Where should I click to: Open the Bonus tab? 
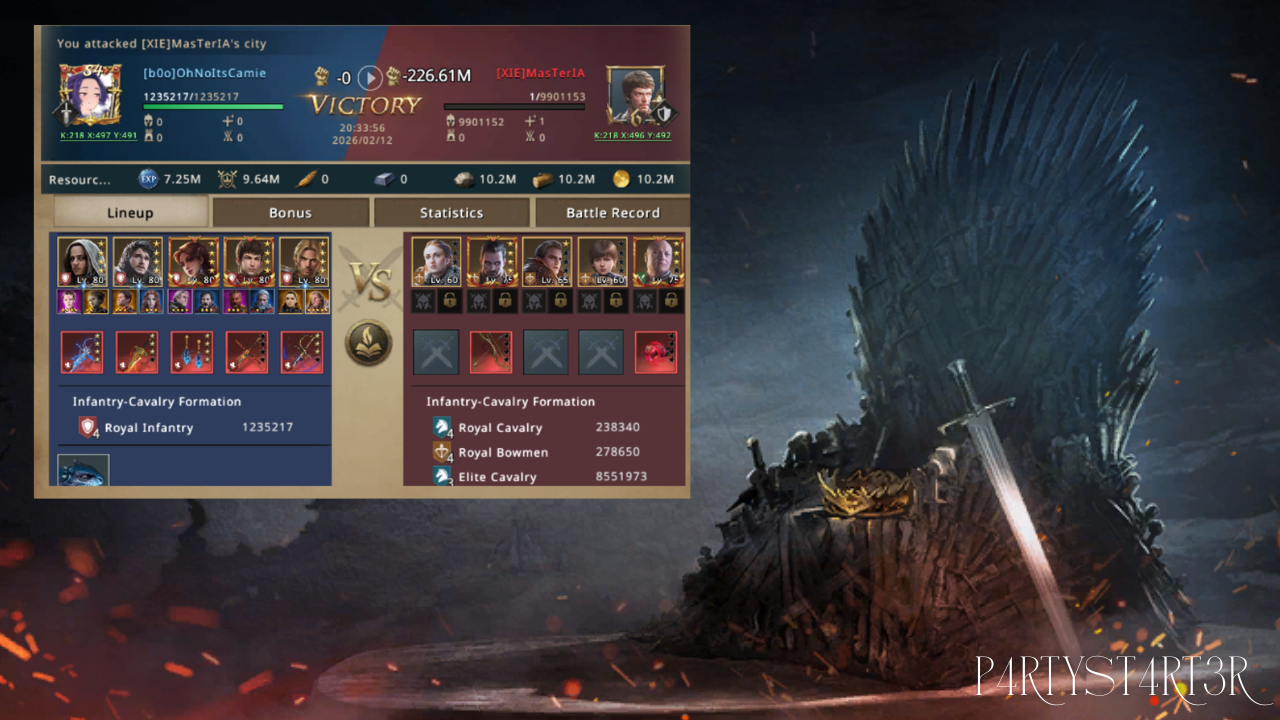290,212
